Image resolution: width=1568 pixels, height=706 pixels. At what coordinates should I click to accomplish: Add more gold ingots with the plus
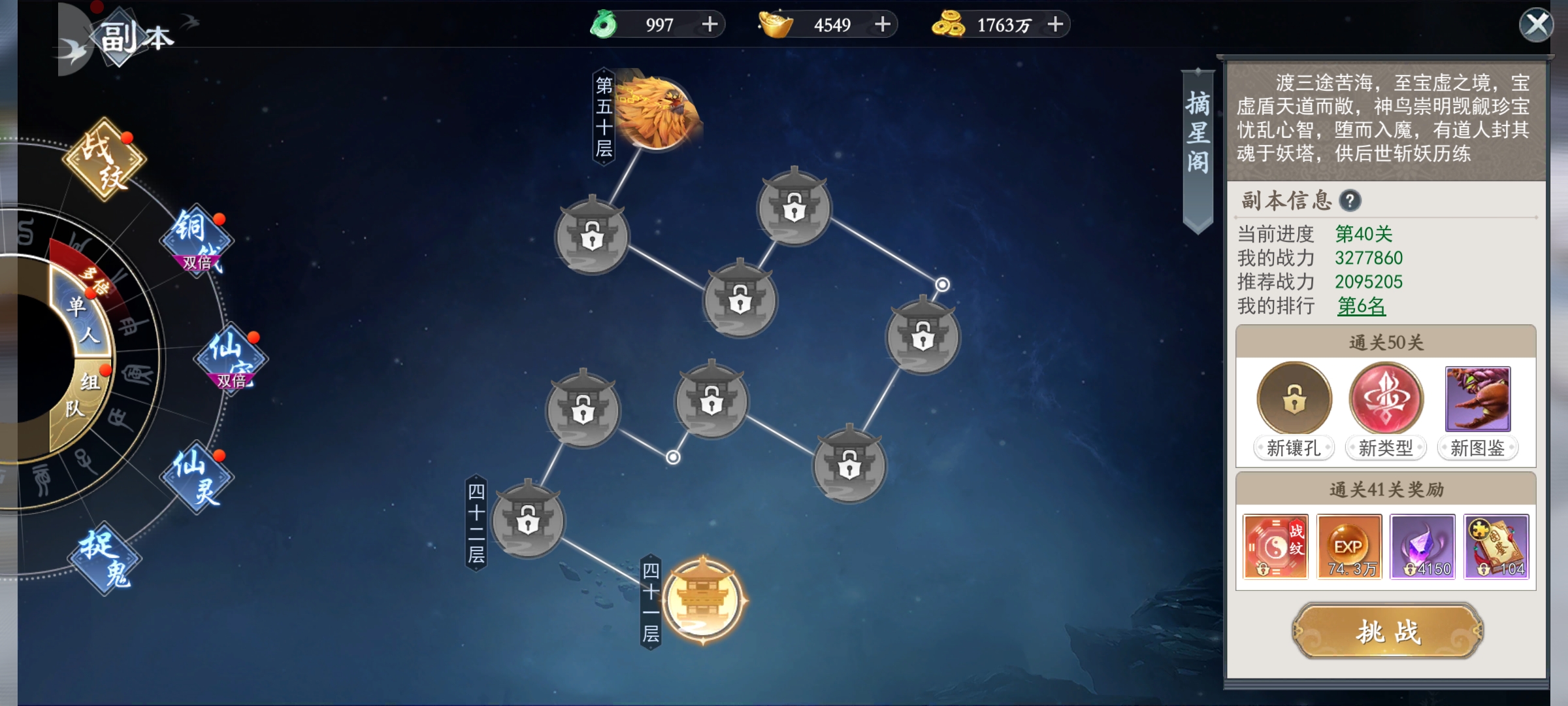pyautogui.click(x=883, y=25)
